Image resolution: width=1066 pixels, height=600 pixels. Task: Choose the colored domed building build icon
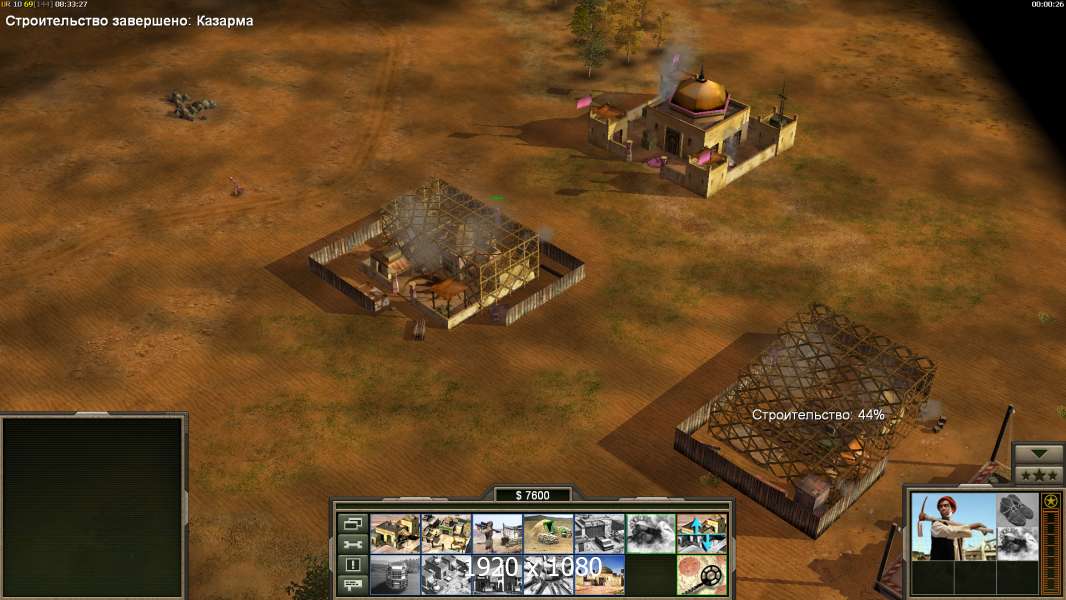click(599, 574)
